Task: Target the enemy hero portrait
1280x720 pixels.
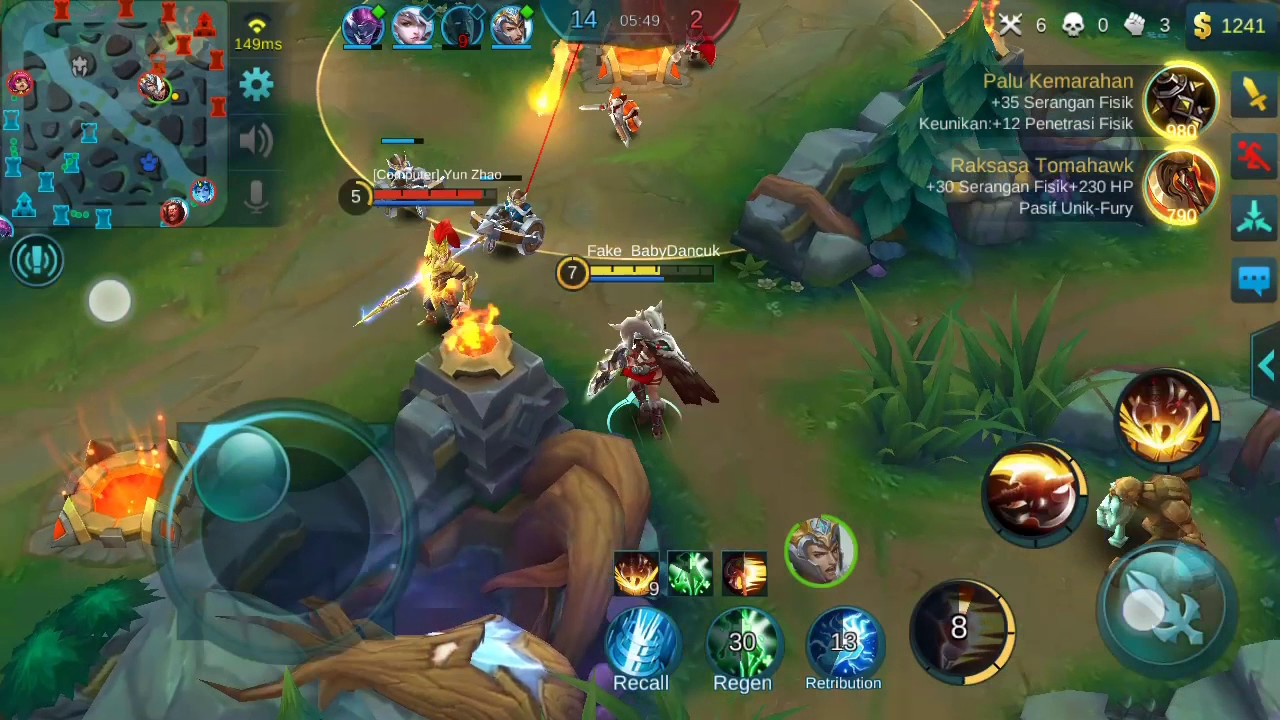Action: (821, 551)
